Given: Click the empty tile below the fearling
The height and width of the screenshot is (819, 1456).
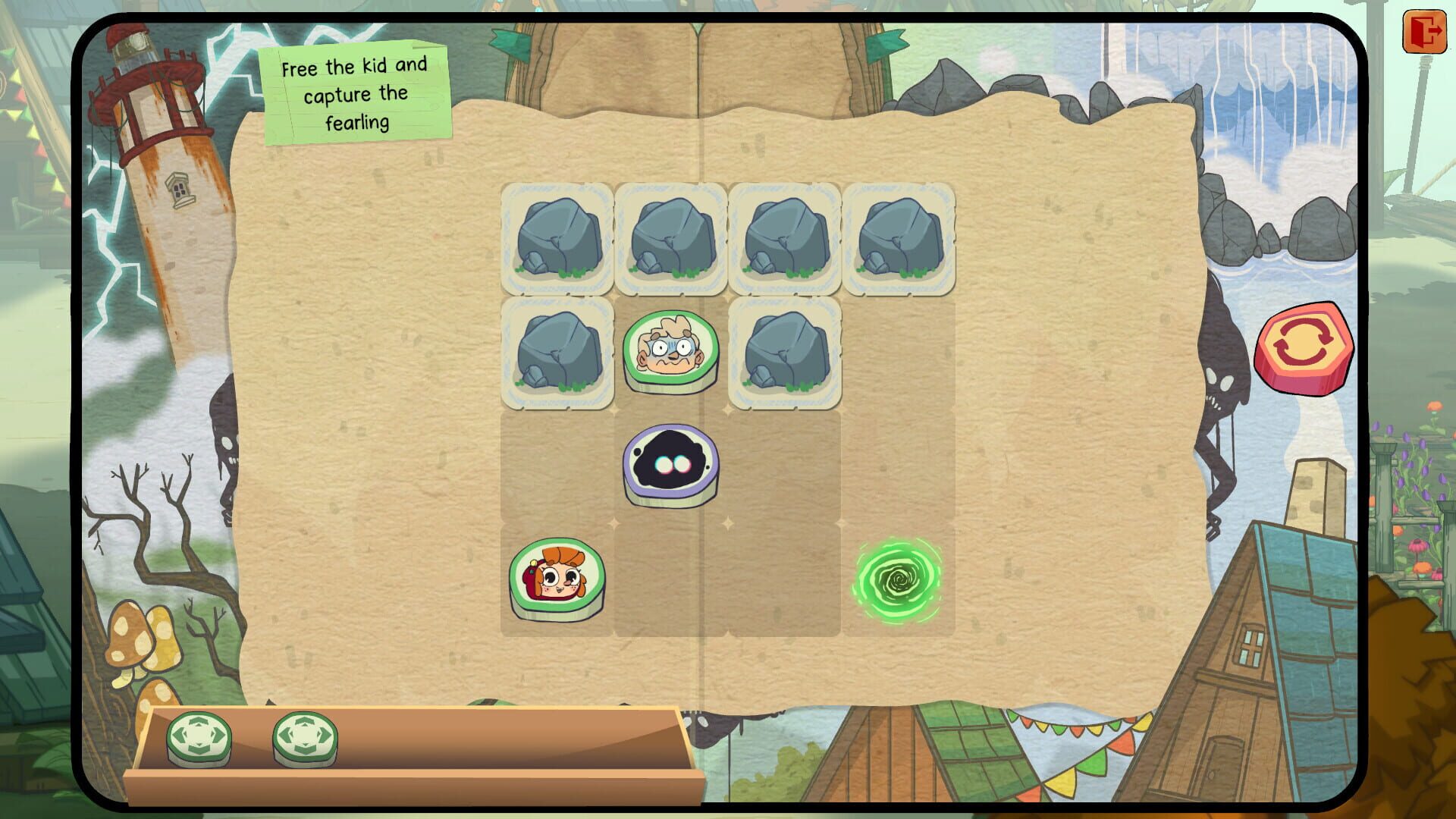Looking at the screenshot, I should 671,580.
